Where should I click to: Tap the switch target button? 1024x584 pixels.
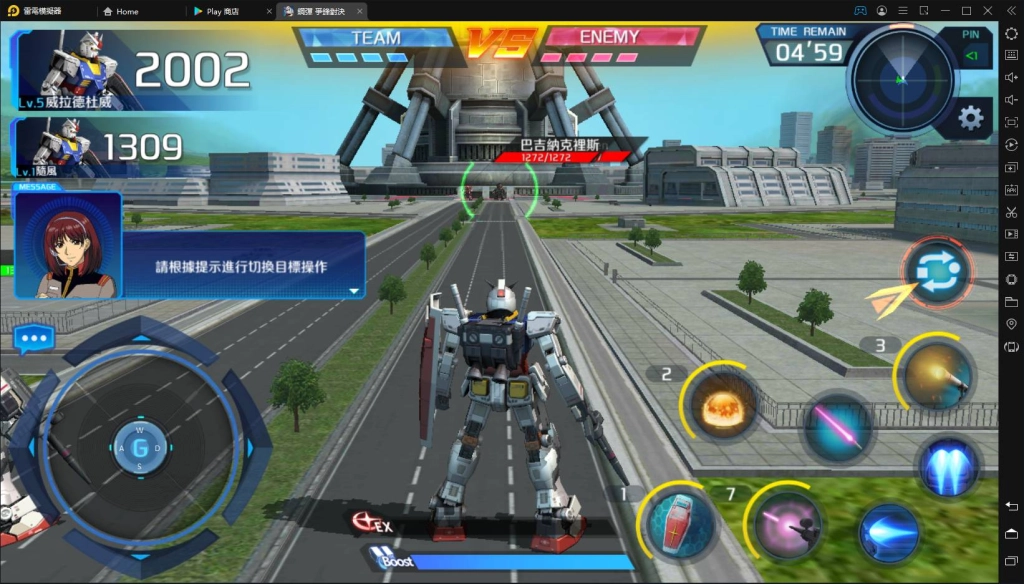tap(936, 273)
